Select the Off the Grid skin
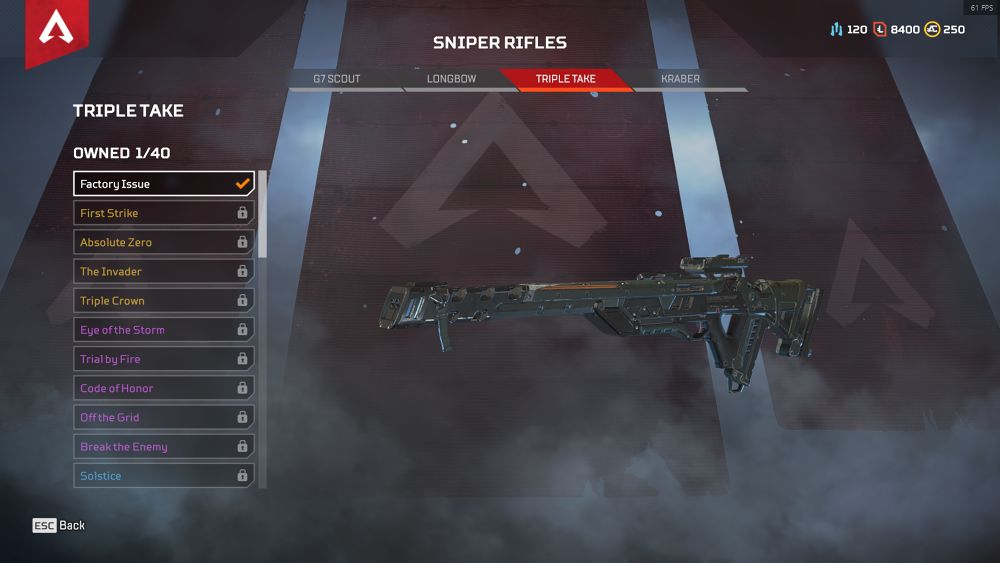 pos(164,417)
